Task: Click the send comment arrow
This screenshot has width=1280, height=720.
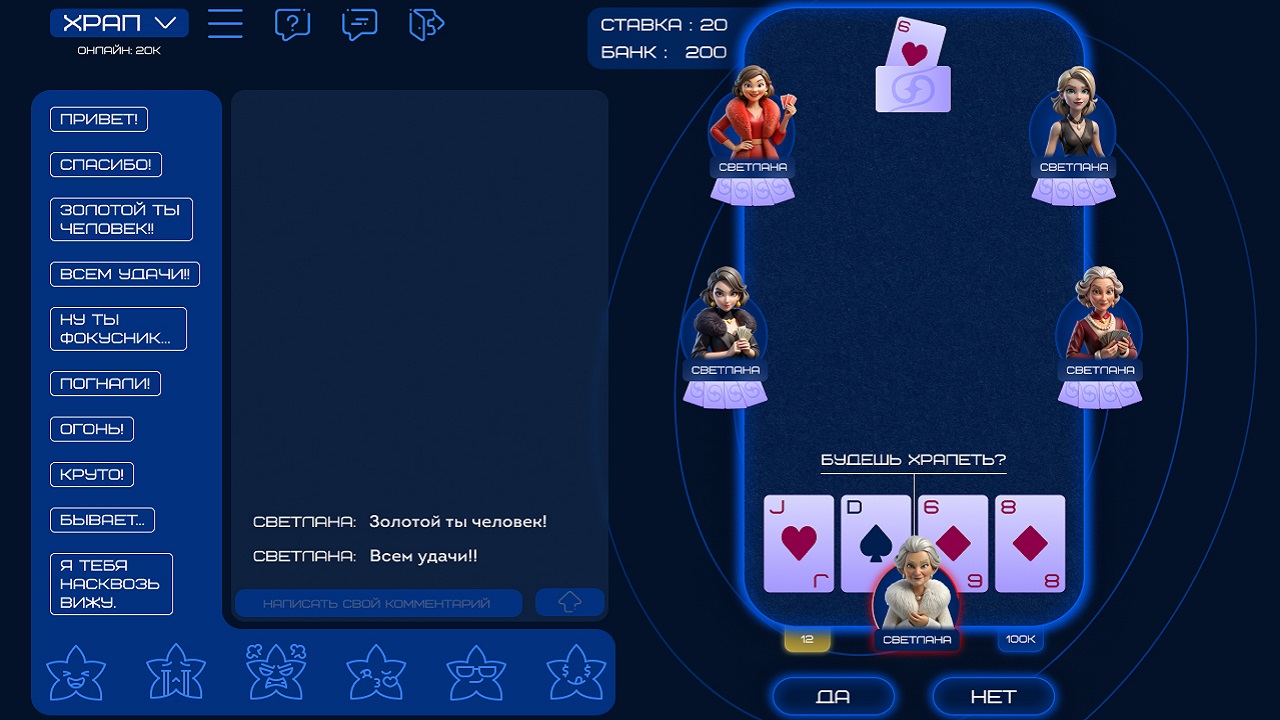Action: click(x=569, y=601)
